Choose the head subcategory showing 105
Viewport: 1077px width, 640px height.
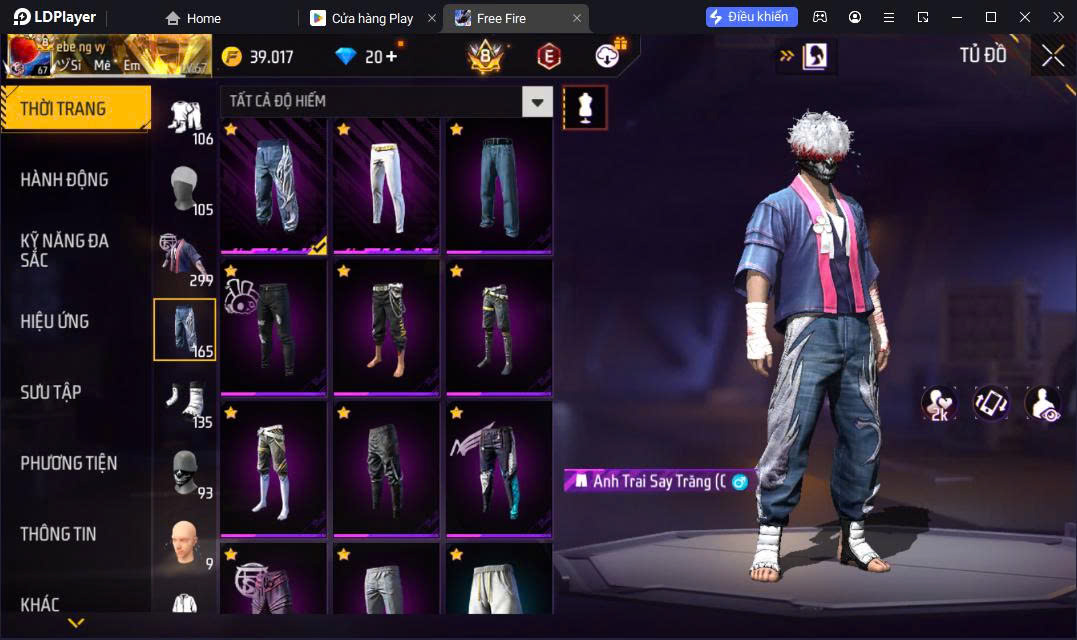click(x=185, y=188)
